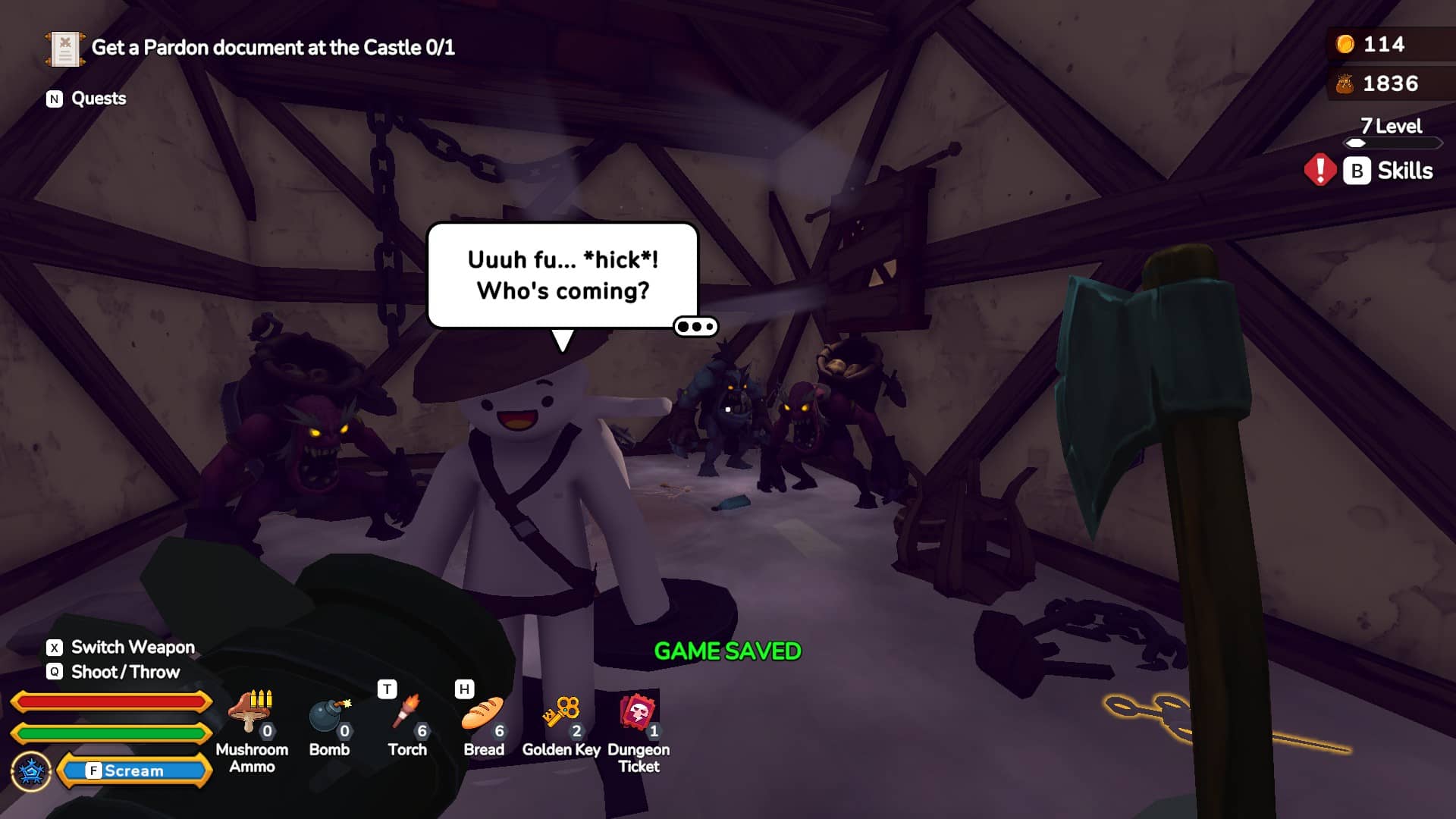The image size is (1456, 819).
Task: Open the Quests log
Action: [x=86, y=99]
